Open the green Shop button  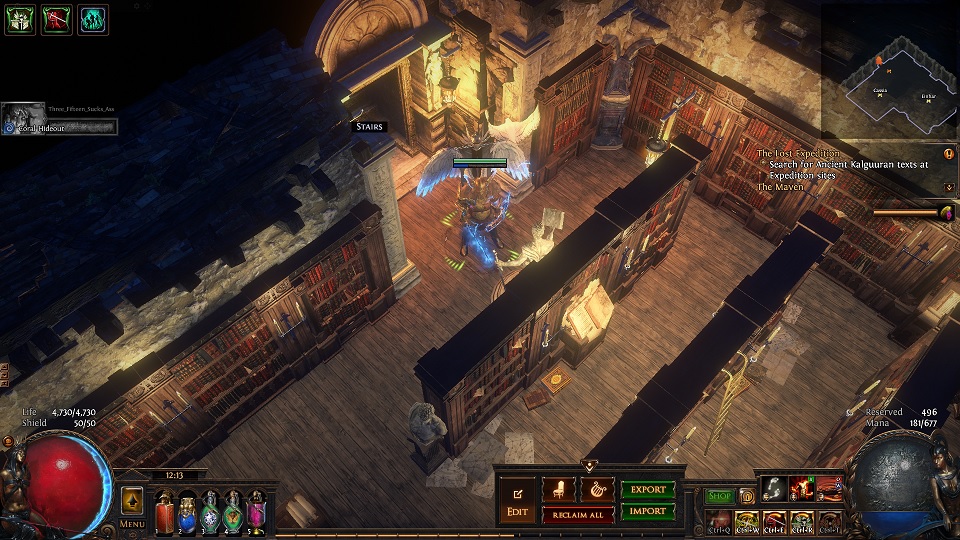[x=719, y=496]
